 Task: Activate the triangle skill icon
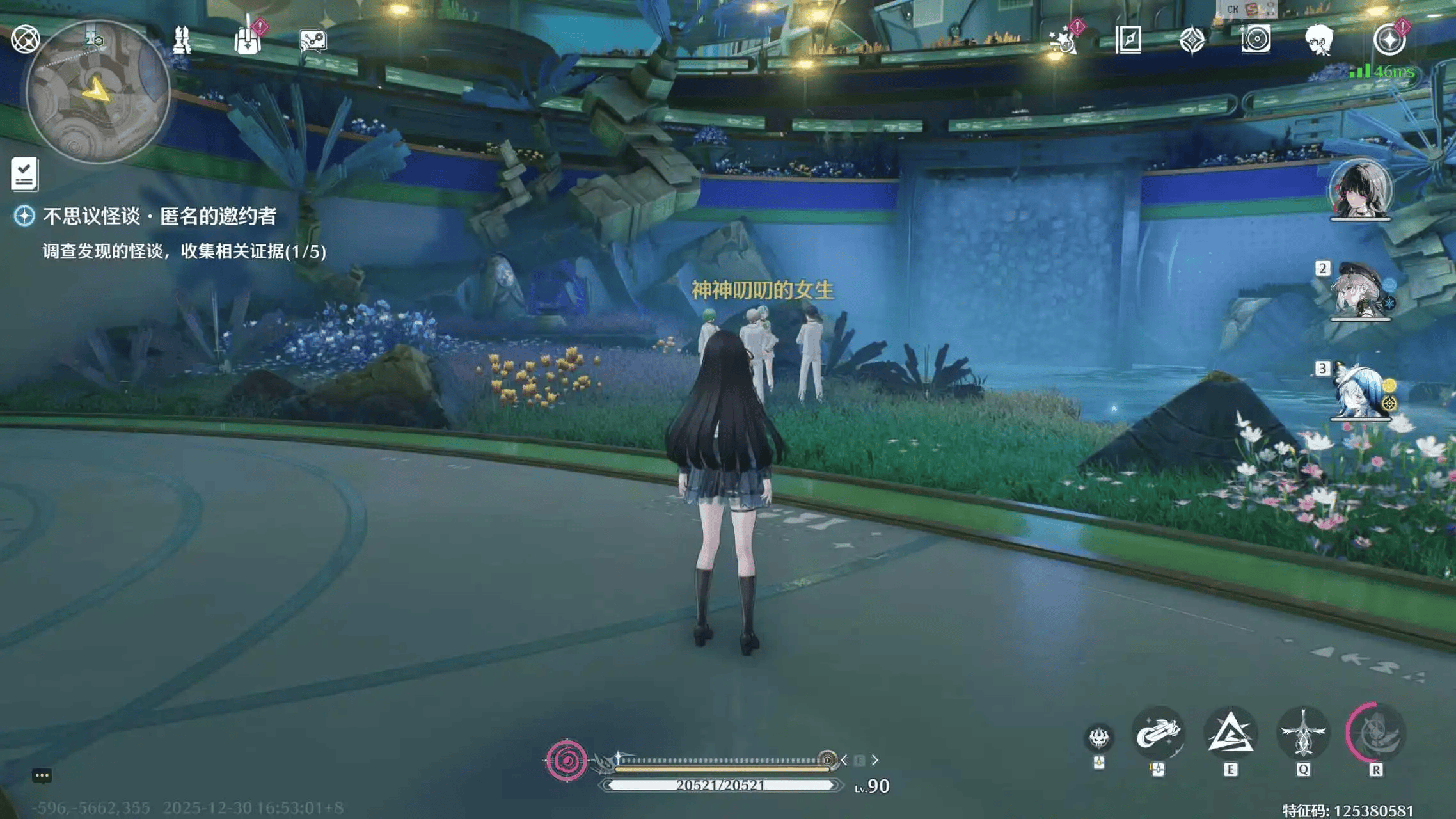[x=1230, y=734]
